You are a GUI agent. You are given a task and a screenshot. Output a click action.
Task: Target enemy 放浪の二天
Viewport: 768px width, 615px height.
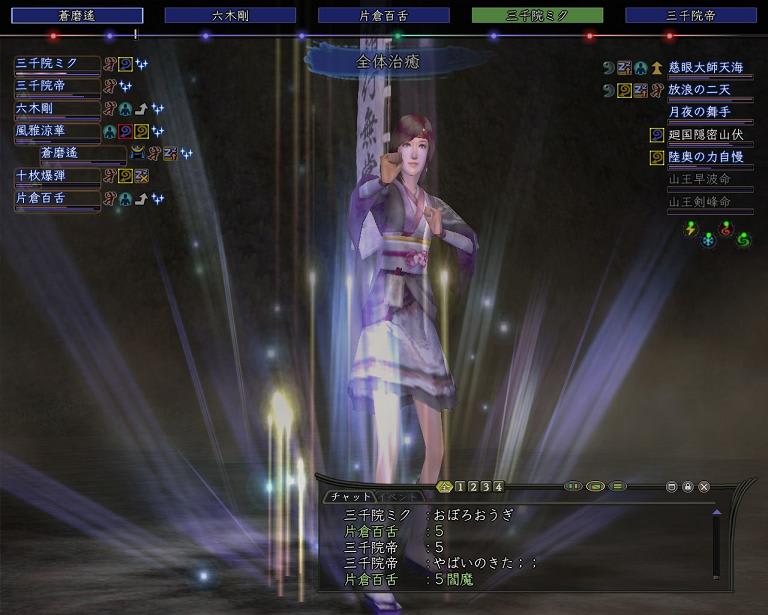tap(706, 90)
